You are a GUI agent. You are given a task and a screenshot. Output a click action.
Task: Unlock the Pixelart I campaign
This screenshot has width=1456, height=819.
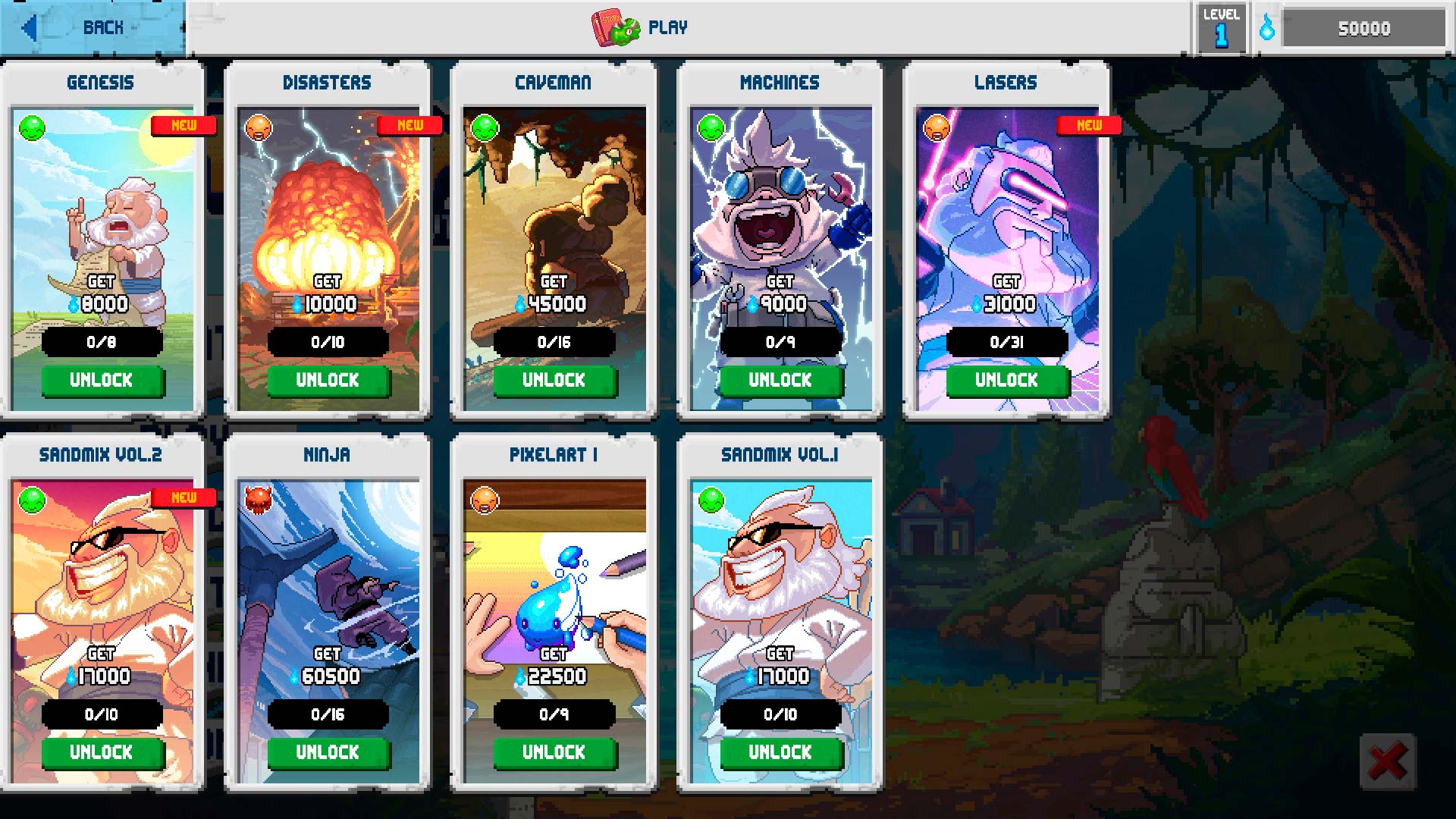554,752
